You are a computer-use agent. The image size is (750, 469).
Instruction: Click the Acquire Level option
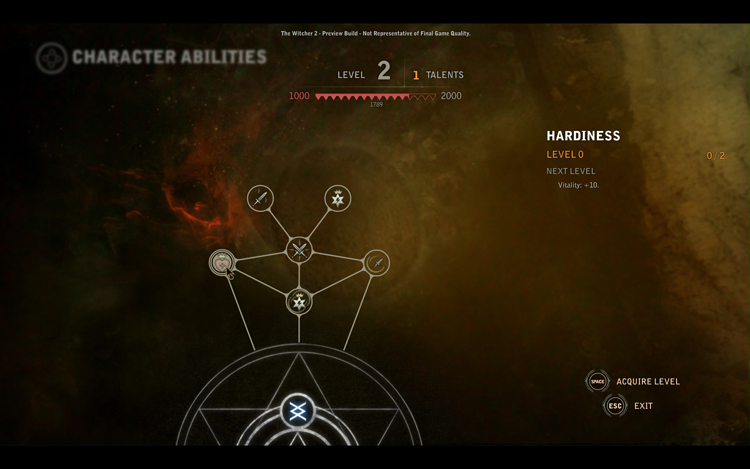tap(646, 381)
